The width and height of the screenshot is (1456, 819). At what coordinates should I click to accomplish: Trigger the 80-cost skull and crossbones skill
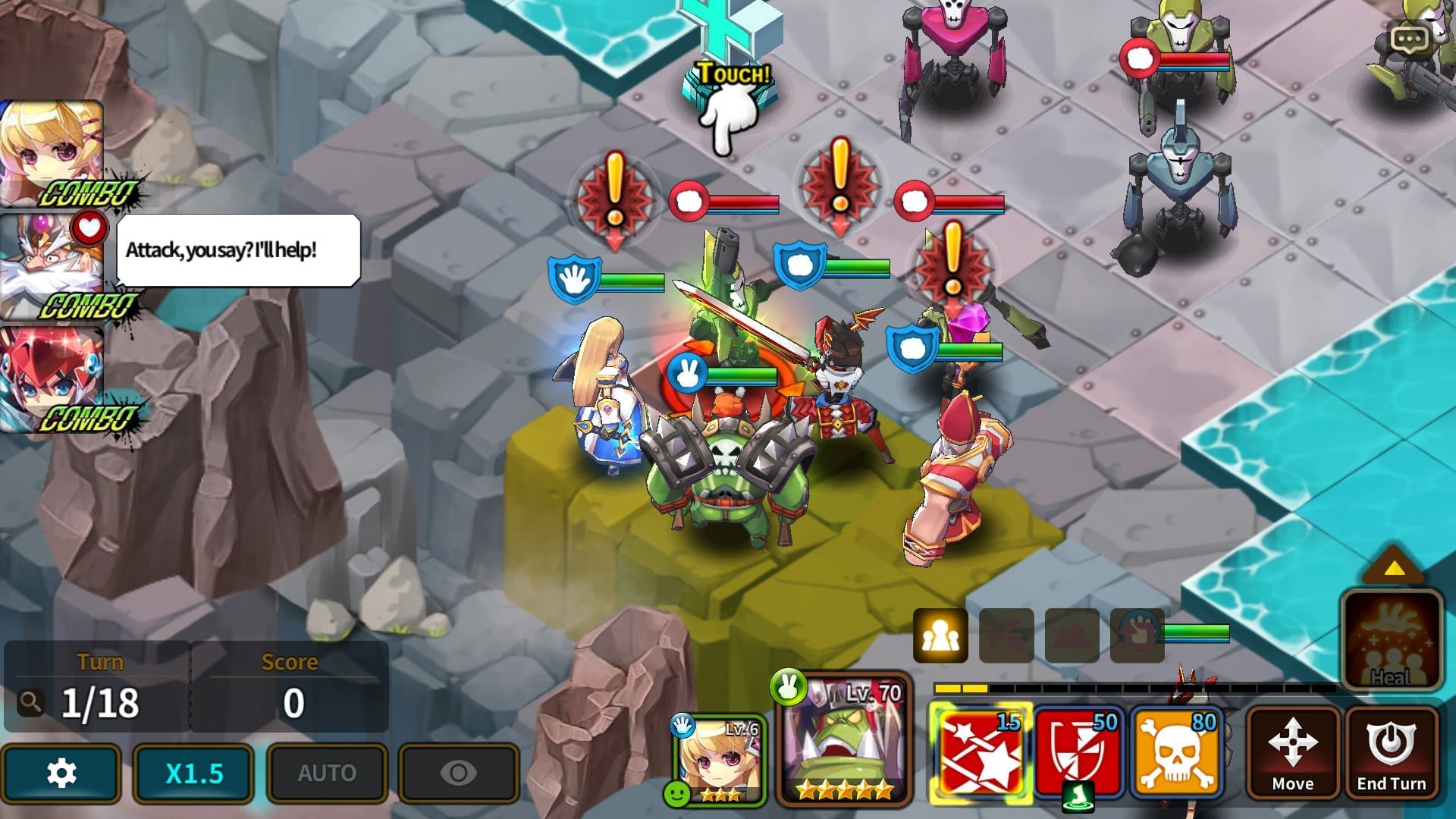coord(1177,753)
